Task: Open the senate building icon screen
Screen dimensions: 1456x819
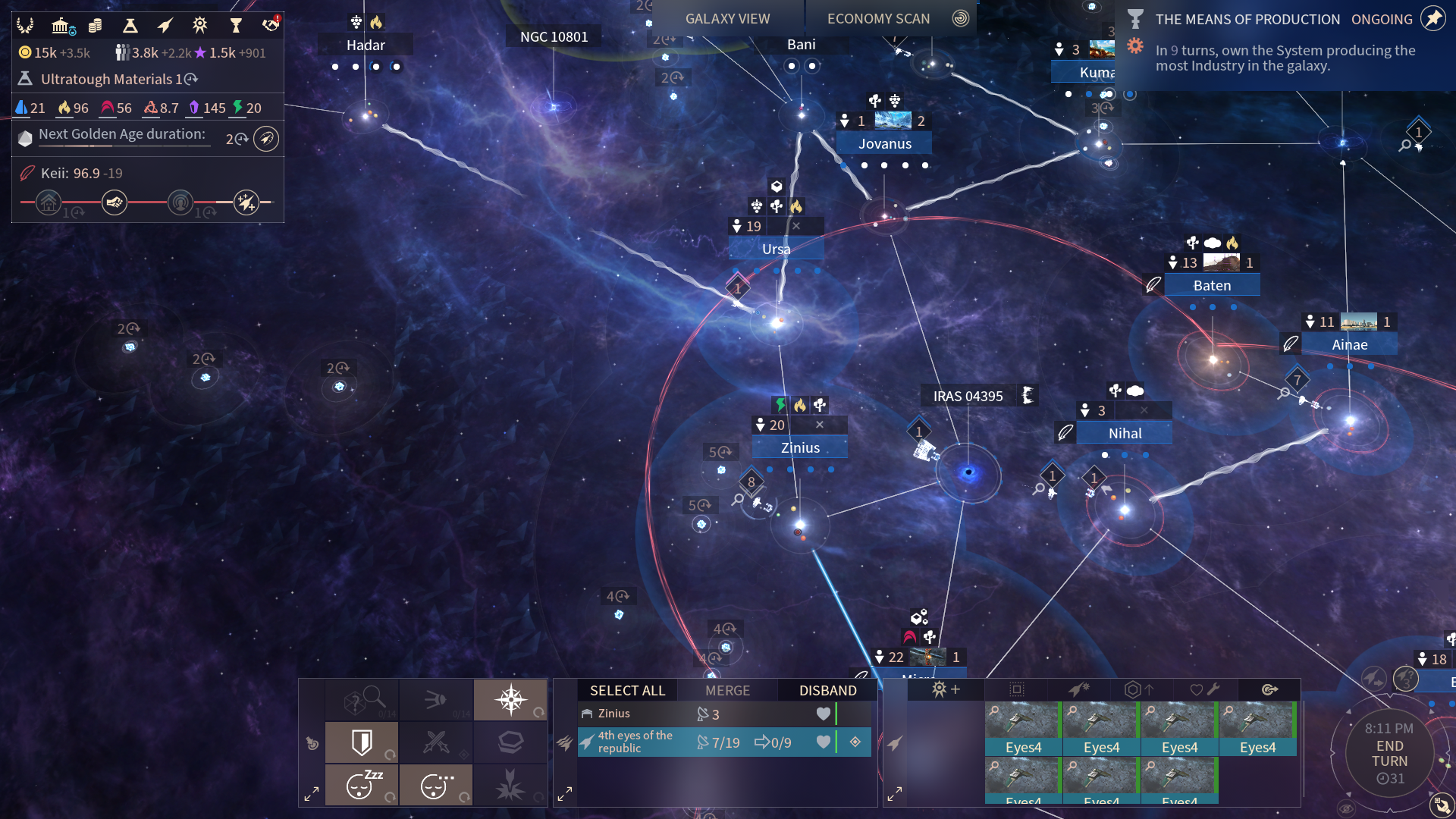Action: tap(61, 26)
